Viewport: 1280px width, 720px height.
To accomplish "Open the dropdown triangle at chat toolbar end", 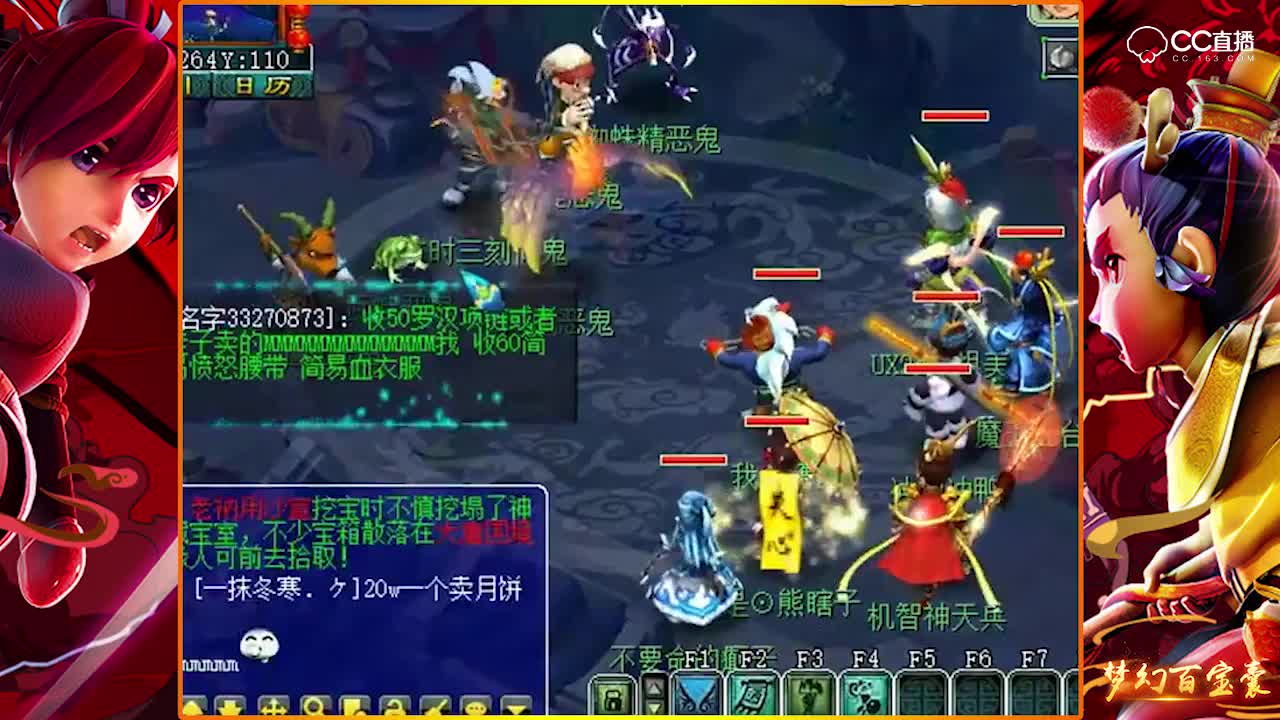I will click(516, 706).
